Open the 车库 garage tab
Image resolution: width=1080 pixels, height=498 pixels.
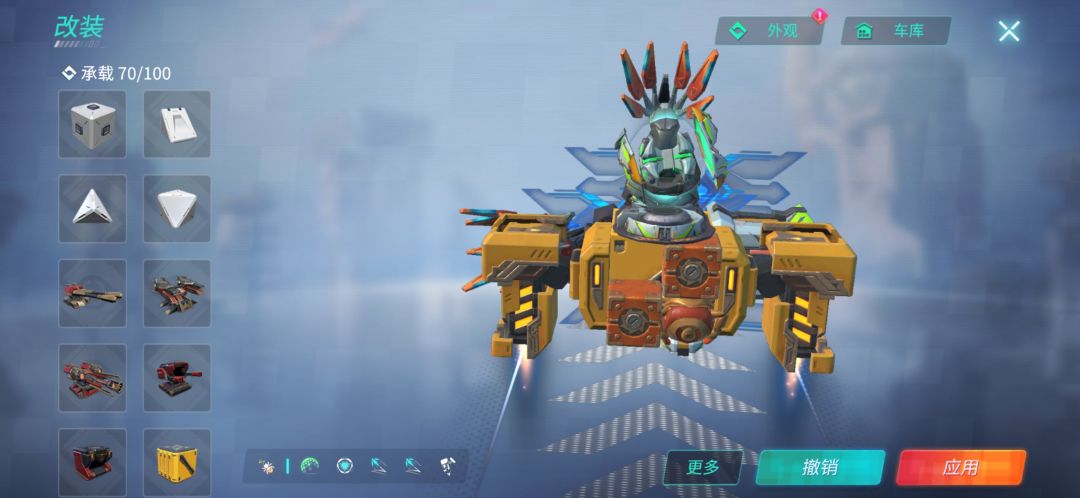(895, 31)
